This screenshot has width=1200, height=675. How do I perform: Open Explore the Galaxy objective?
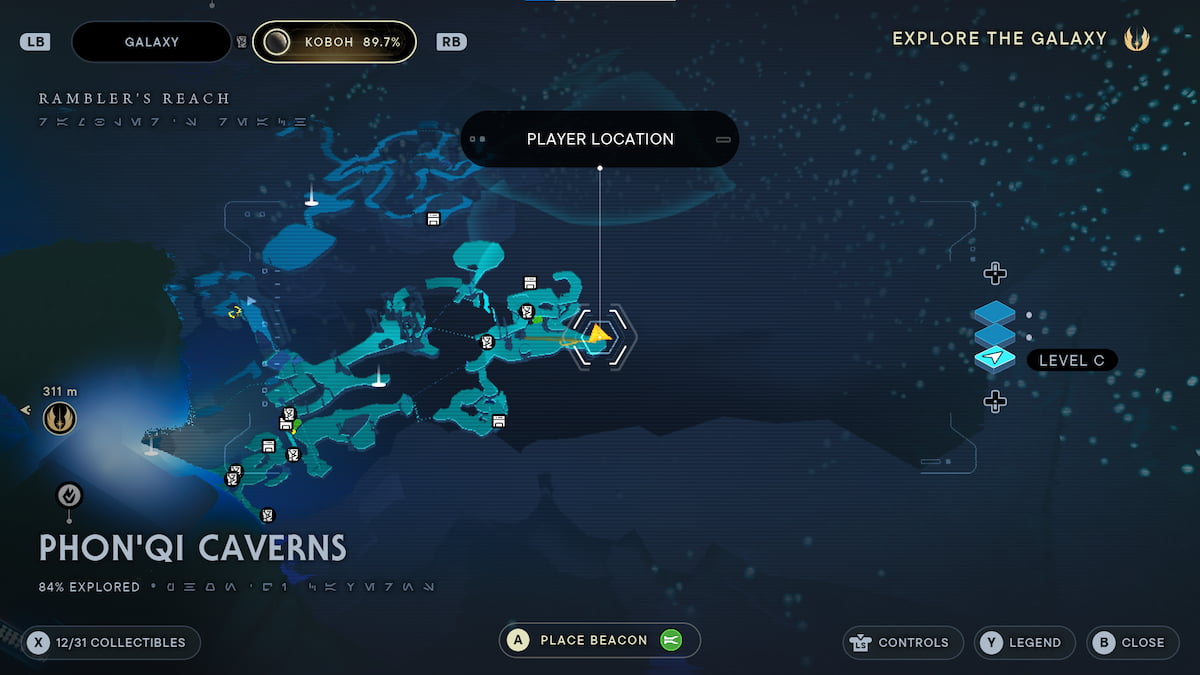coord(1020,39)
